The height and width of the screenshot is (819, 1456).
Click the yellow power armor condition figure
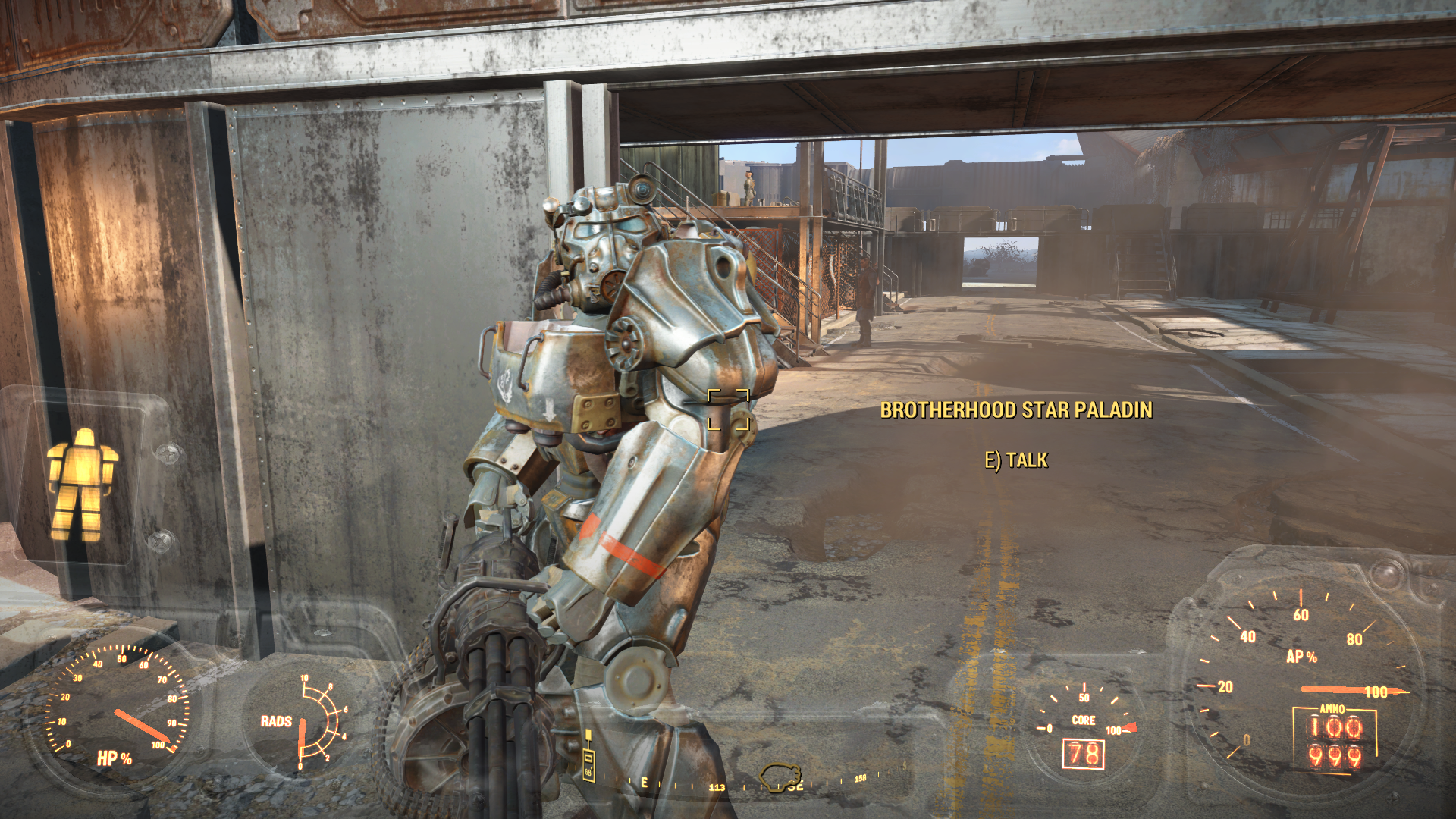(82, 484)
